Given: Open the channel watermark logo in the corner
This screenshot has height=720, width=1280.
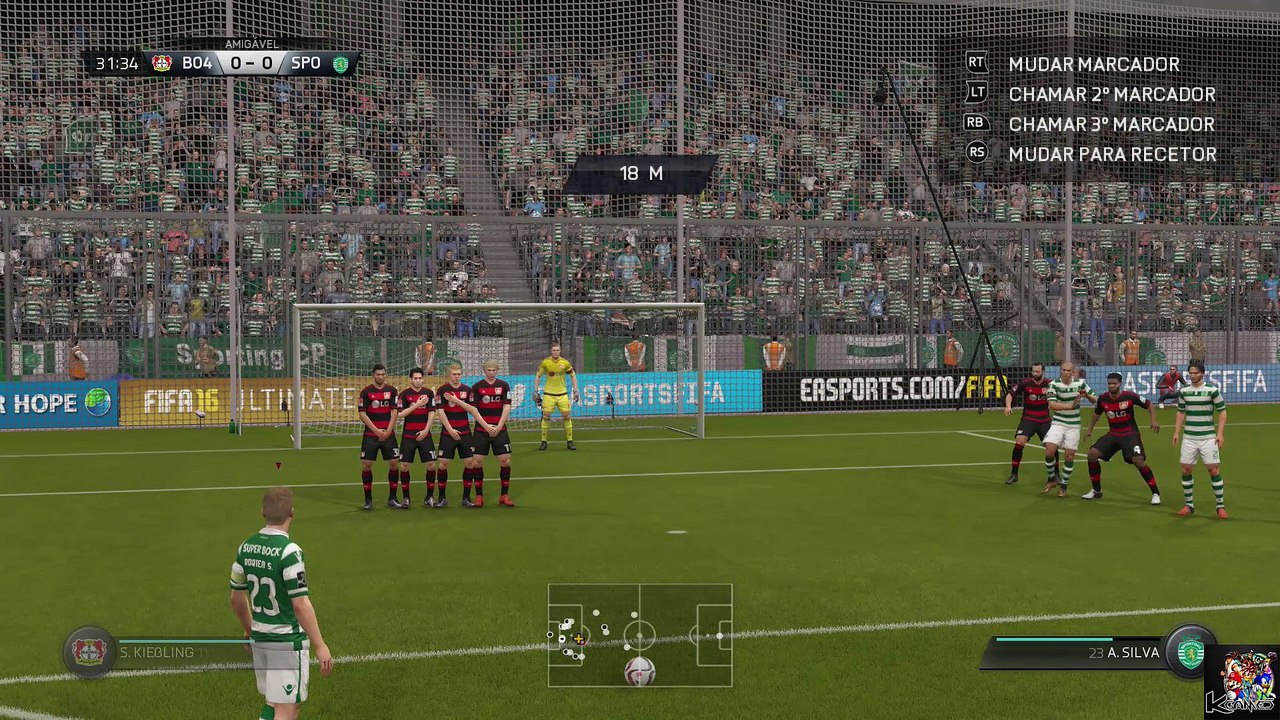Looking at the screenshot, I should pyautogui.click(x=1241, y=681).
